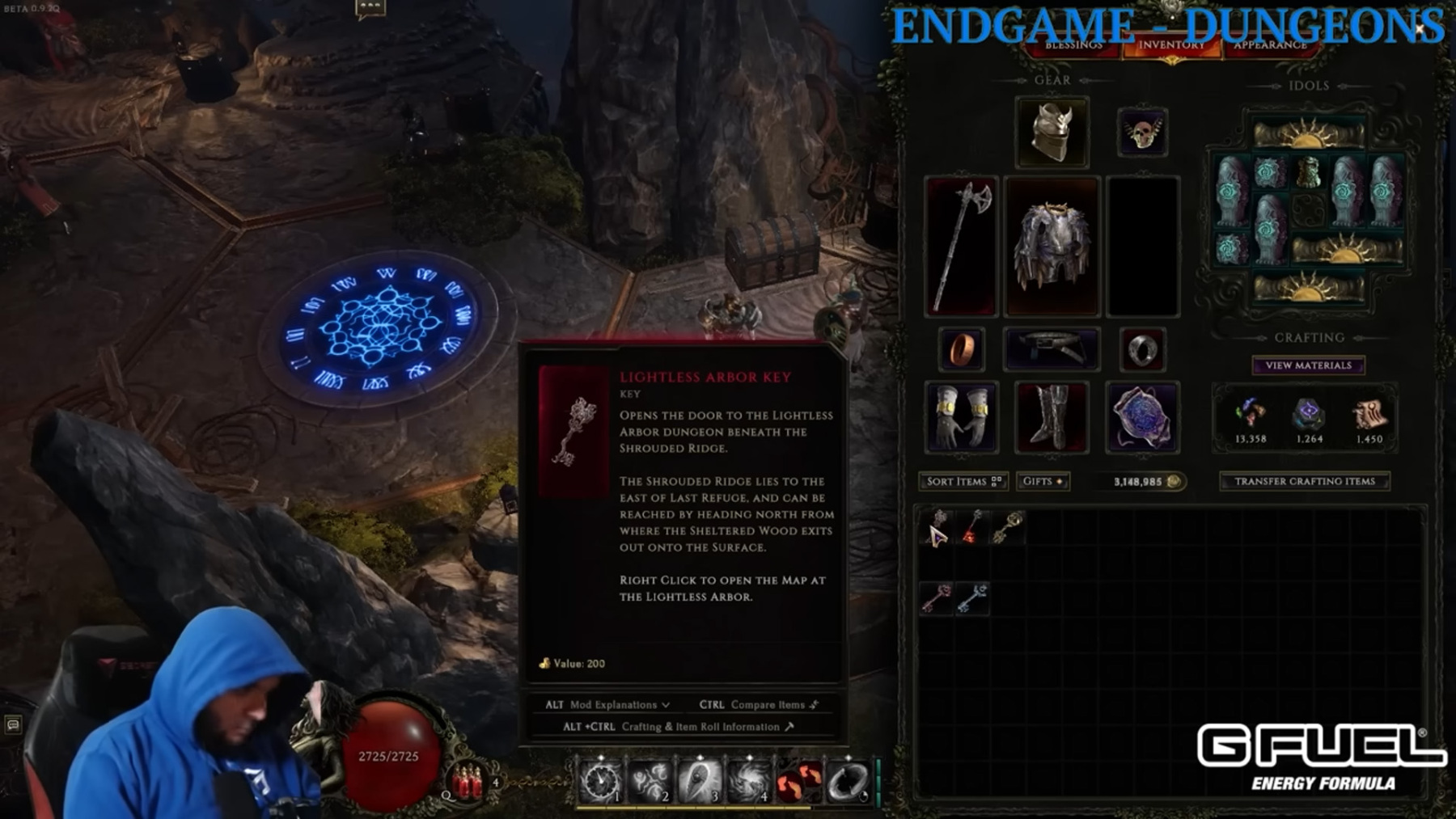This screenshot has width=1456, height=819.
Task: Activate the shield skill on hotbar
Action: [699, 782]
